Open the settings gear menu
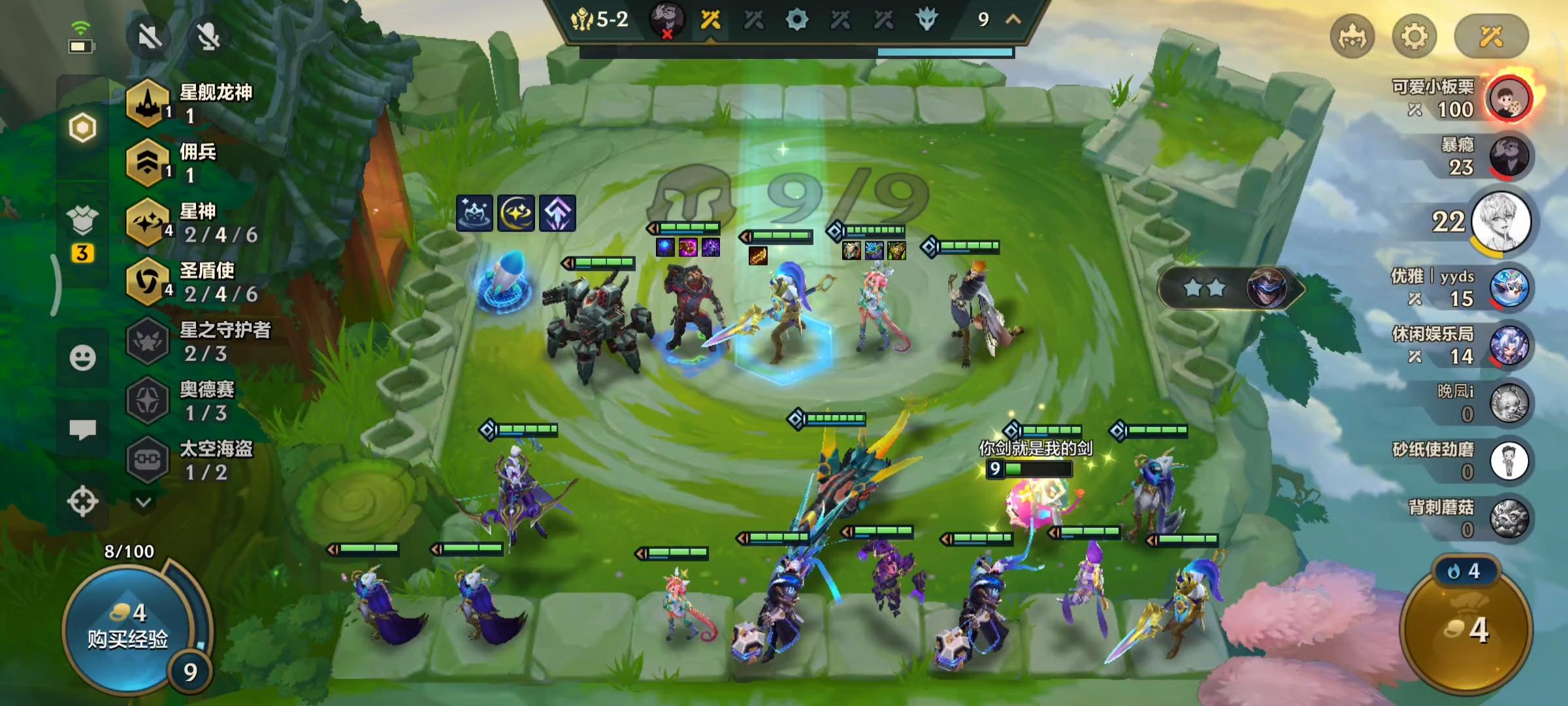Image resolution: width=1568 pixels, height=706 pixels. (x=1414, y=37)
